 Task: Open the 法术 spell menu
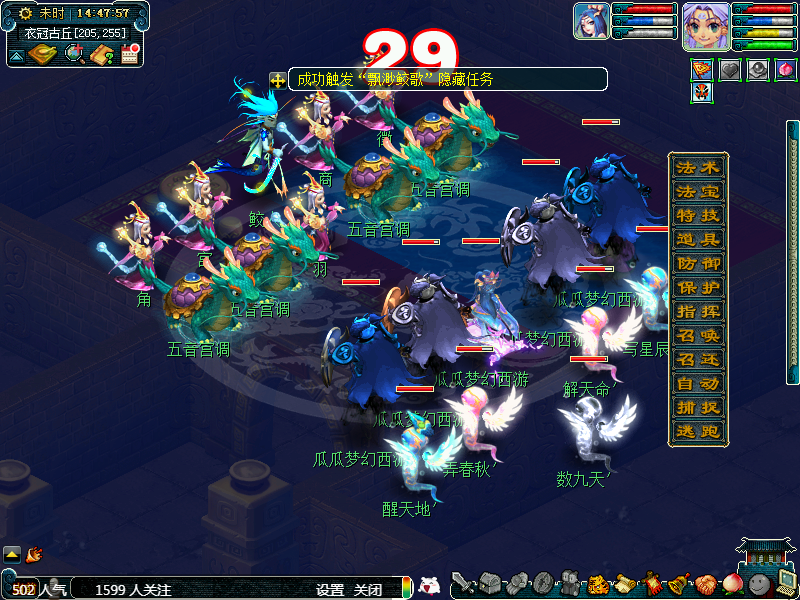pos(698,167)
